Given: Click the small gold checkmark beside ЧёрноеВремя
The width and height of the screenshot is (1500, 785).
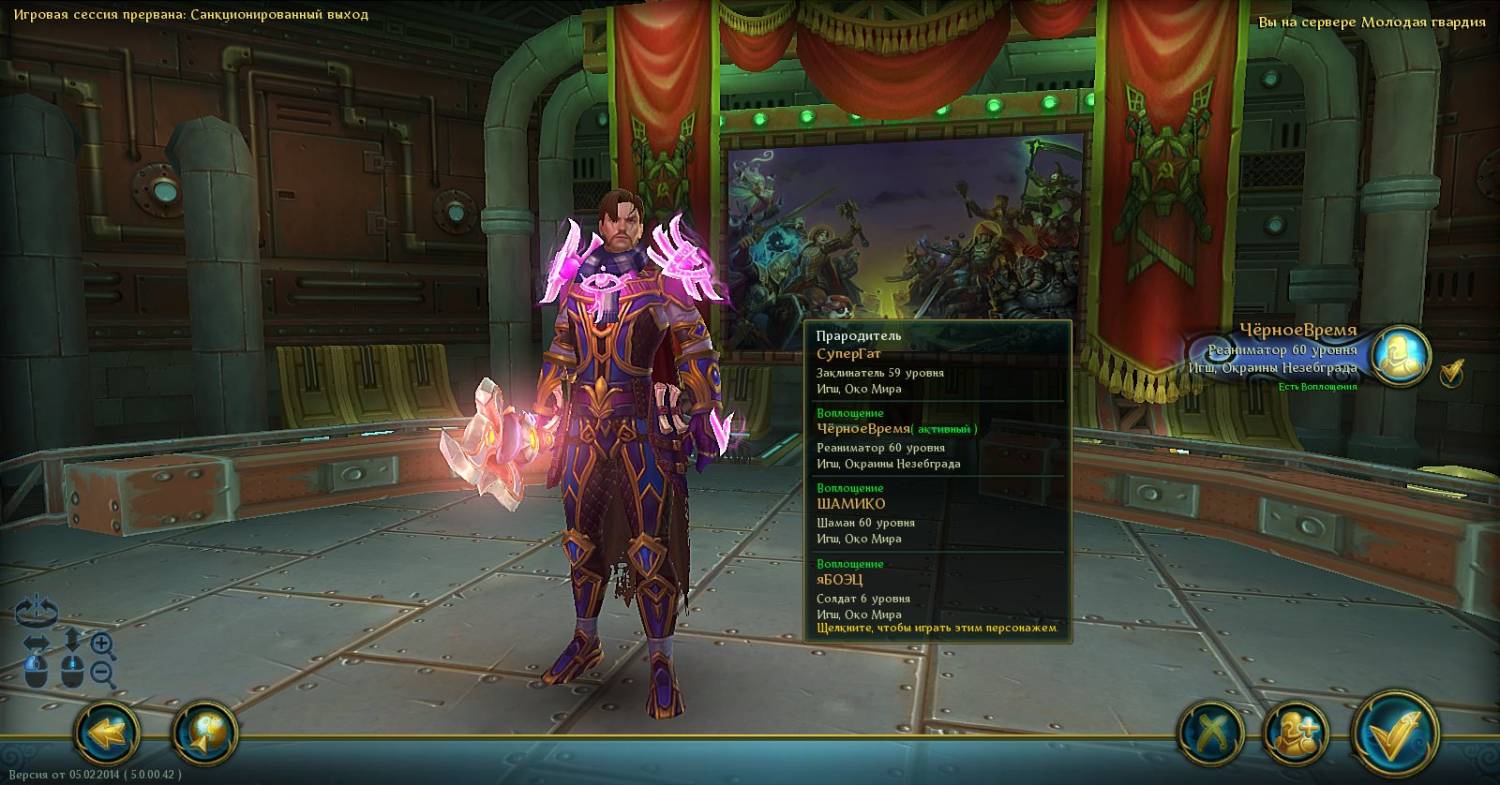Looking at the screenshot, I should point(1452,373).
